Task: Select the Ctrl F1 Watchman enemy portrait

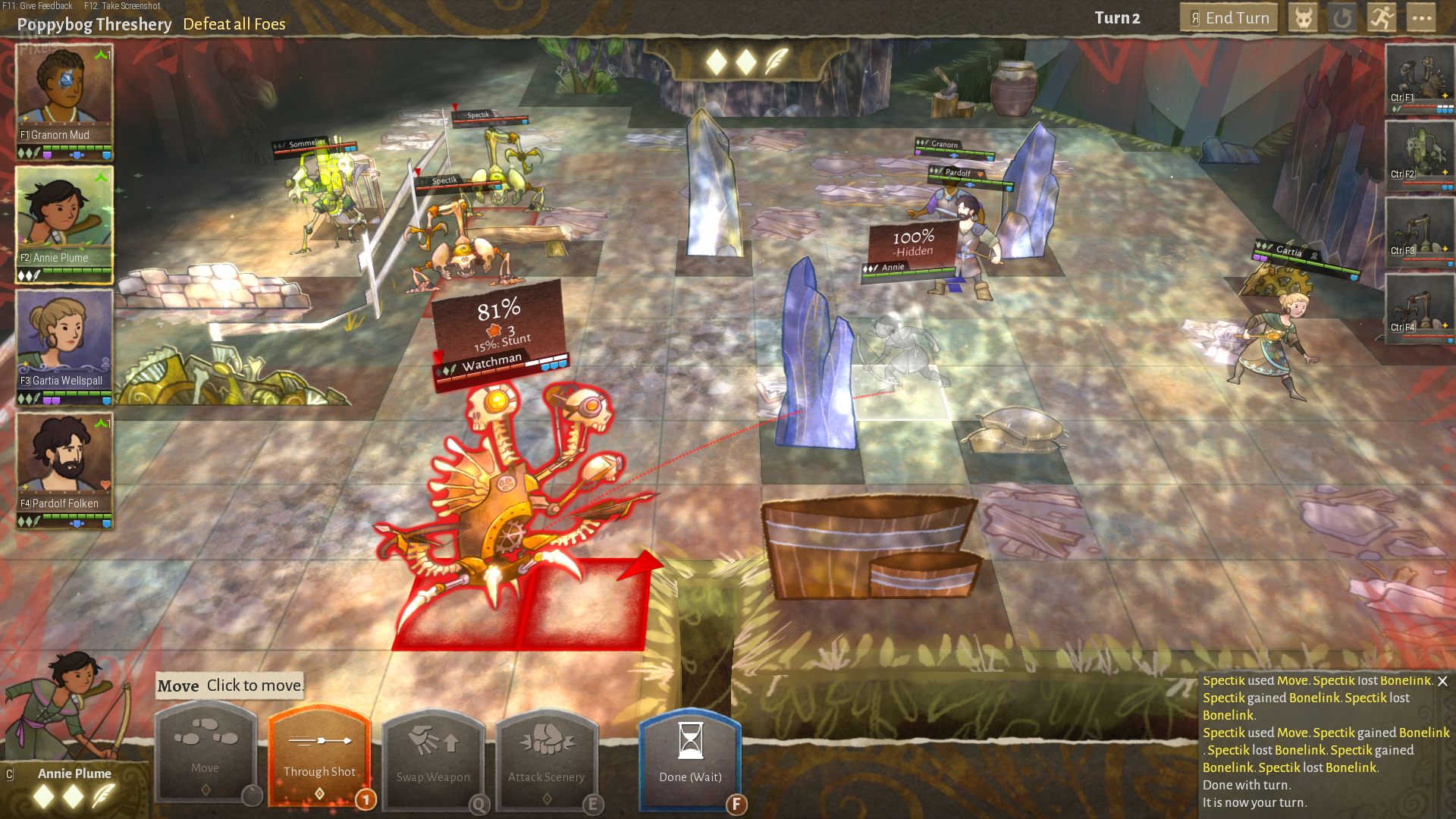Action: (1420, 77)
